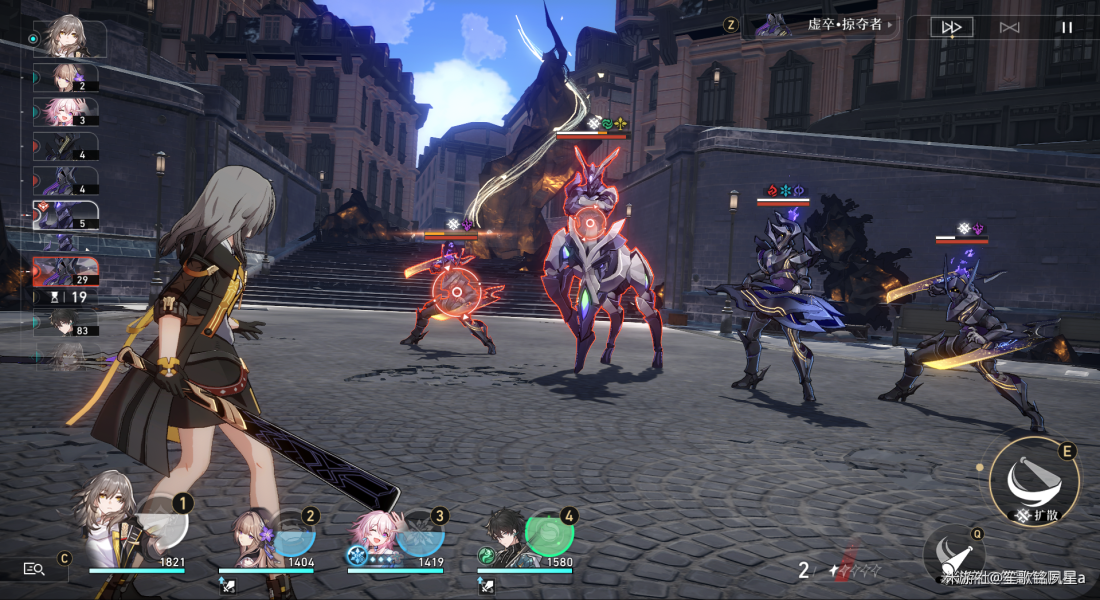Use the 扩散 skill button
Viewport: 1100px width, 600px height.
point(1034,479)
